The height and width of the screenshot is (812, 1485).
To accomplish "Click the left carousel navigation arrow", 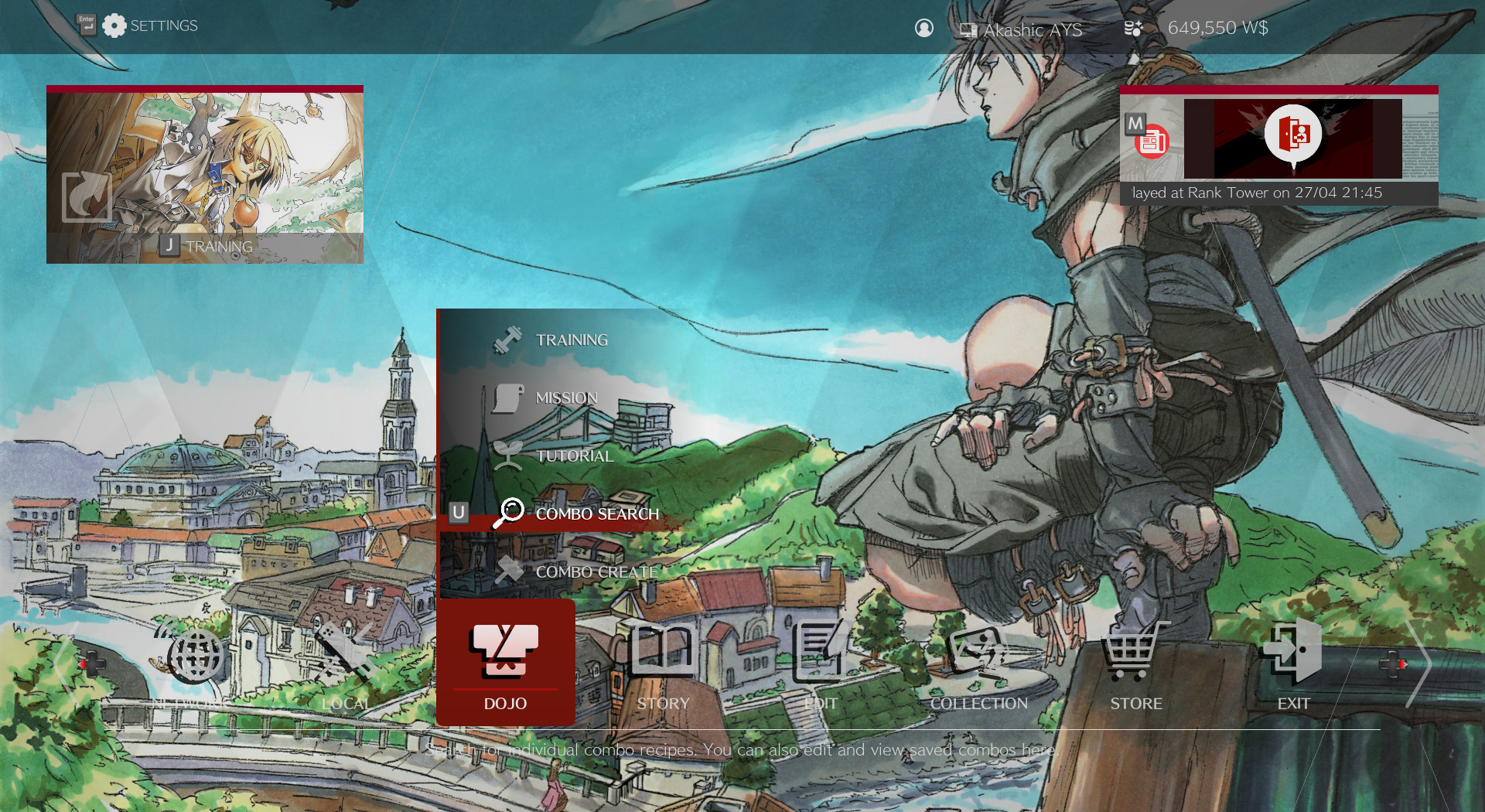I will pos(66,665).
